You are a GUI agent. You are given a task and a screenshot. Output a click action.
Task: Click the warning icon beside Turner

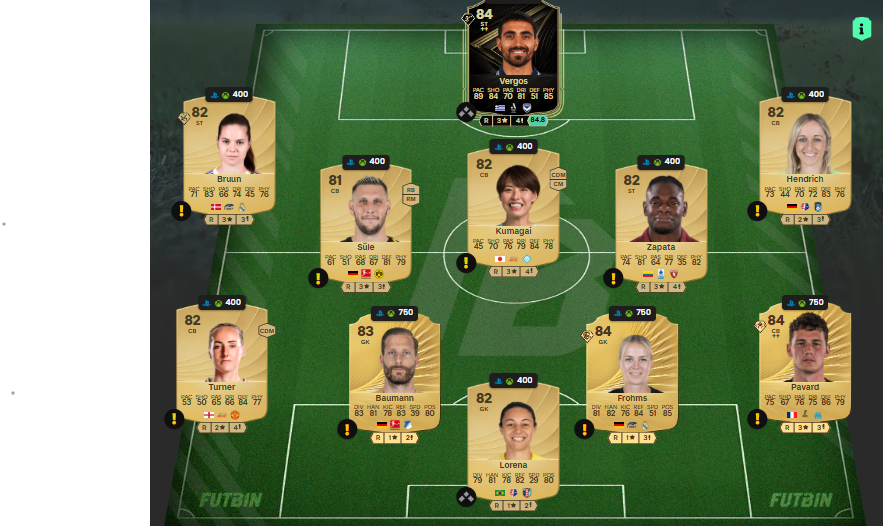[174, 419]
